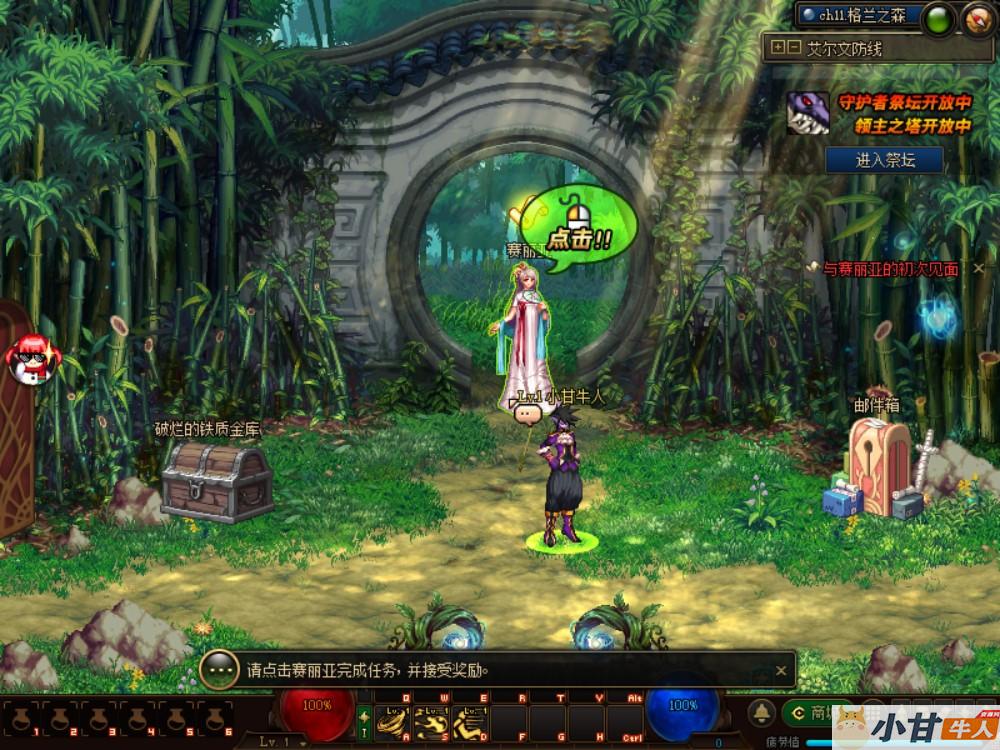Select potion quick slot 6

click(214, 718)
